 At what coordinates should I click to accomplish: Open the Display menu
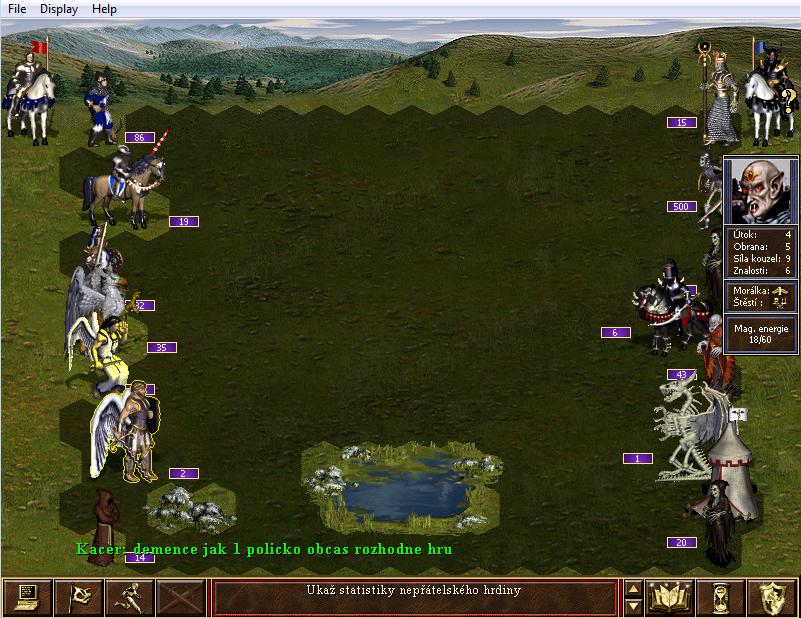[59, 9]
